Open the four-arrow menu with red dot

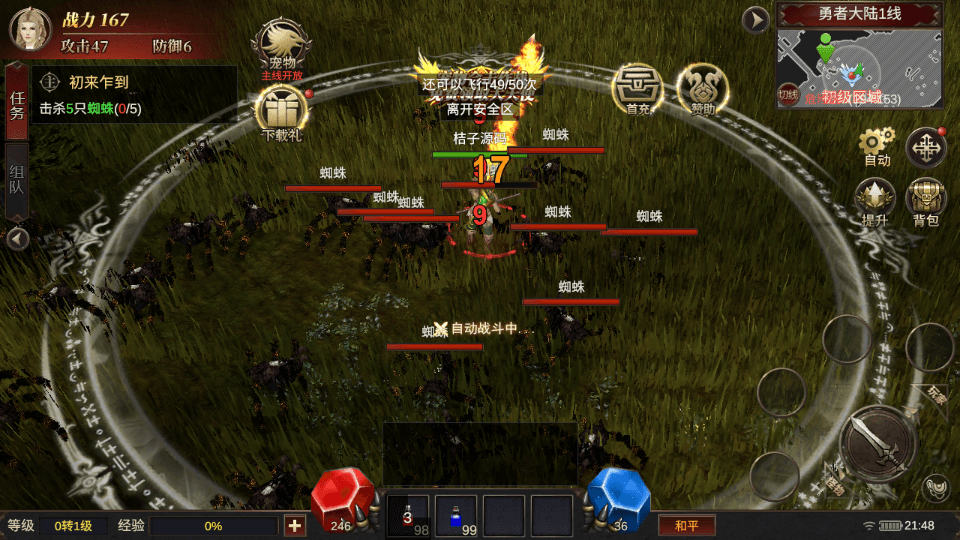(x=926, y=148)
